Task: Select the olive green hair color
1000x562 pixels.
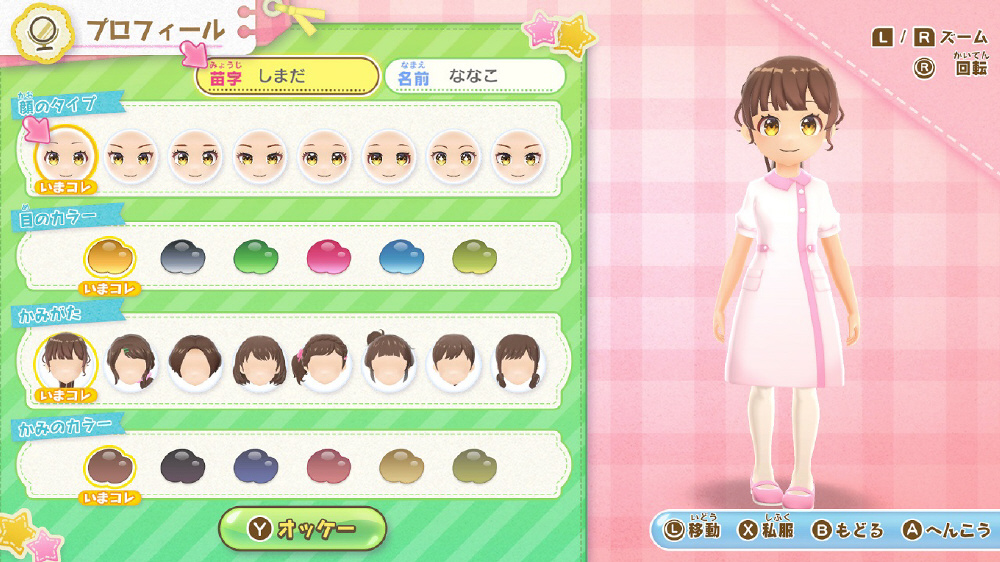Action: tap(475, 465)
